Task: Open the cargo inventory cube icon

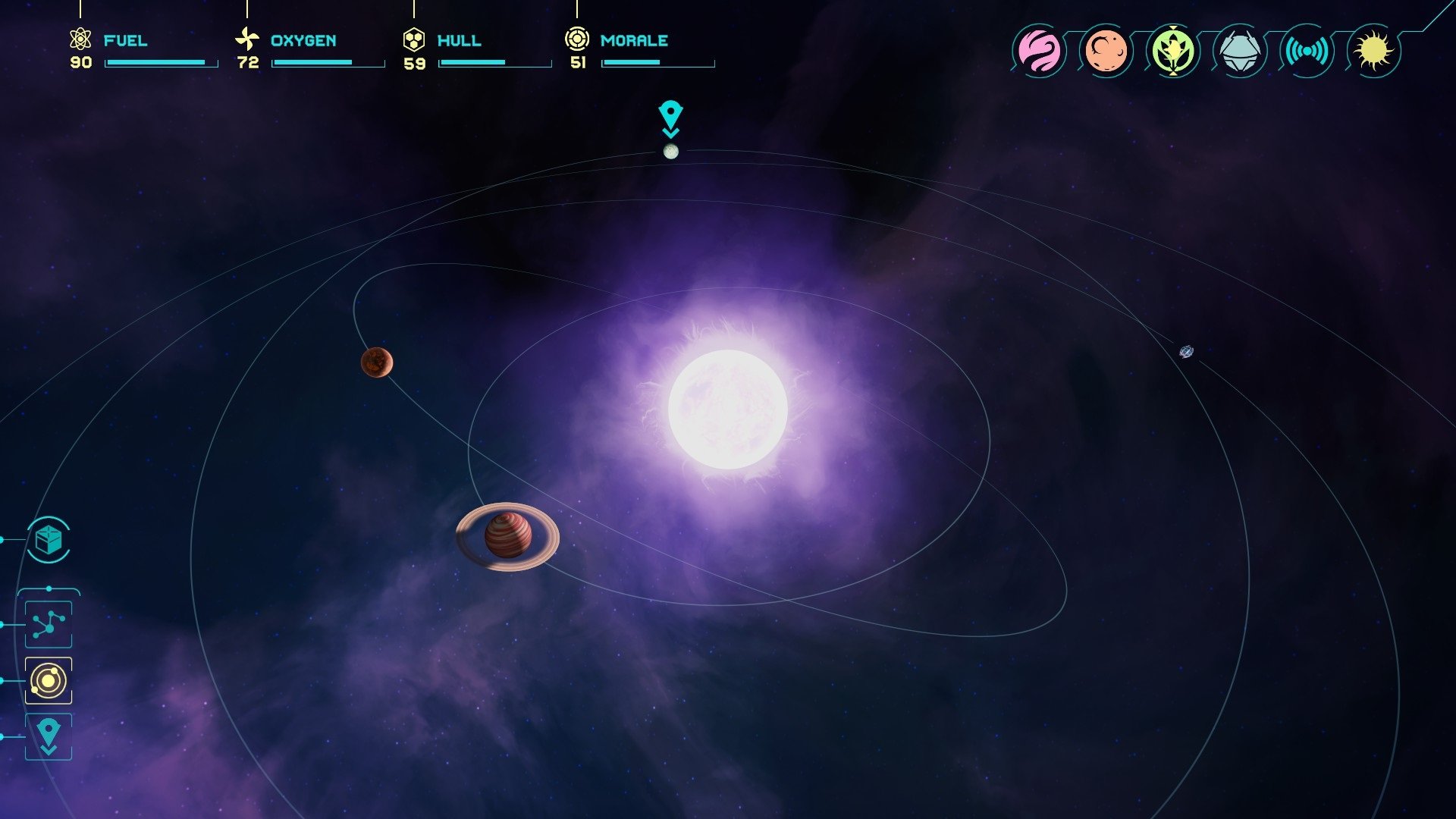Action: pos(47,540)
